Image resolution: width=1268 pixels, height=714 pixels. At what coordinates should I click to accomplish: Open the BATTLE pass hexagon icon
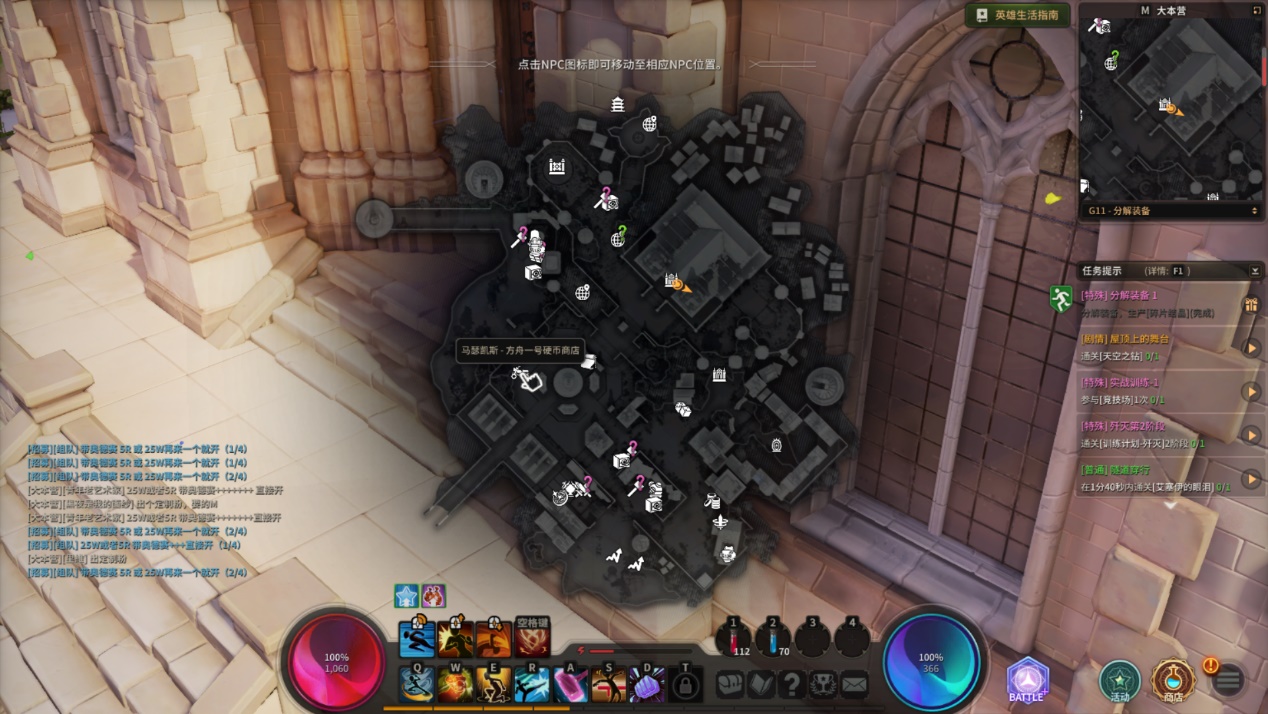(x=1027, y=681)
